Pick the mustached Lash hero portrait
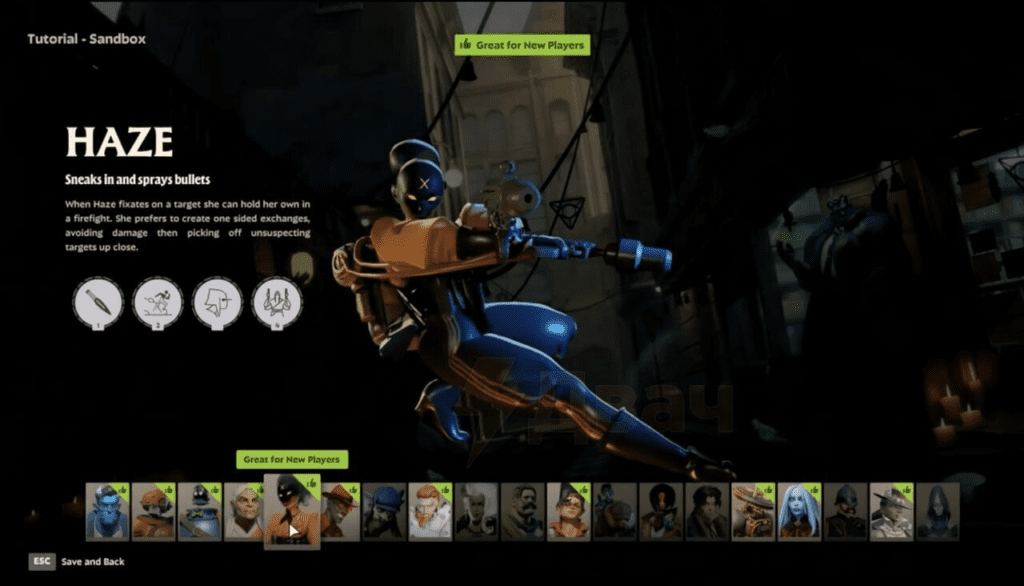This screenshot has width=1024, height=586. (522, 512)
